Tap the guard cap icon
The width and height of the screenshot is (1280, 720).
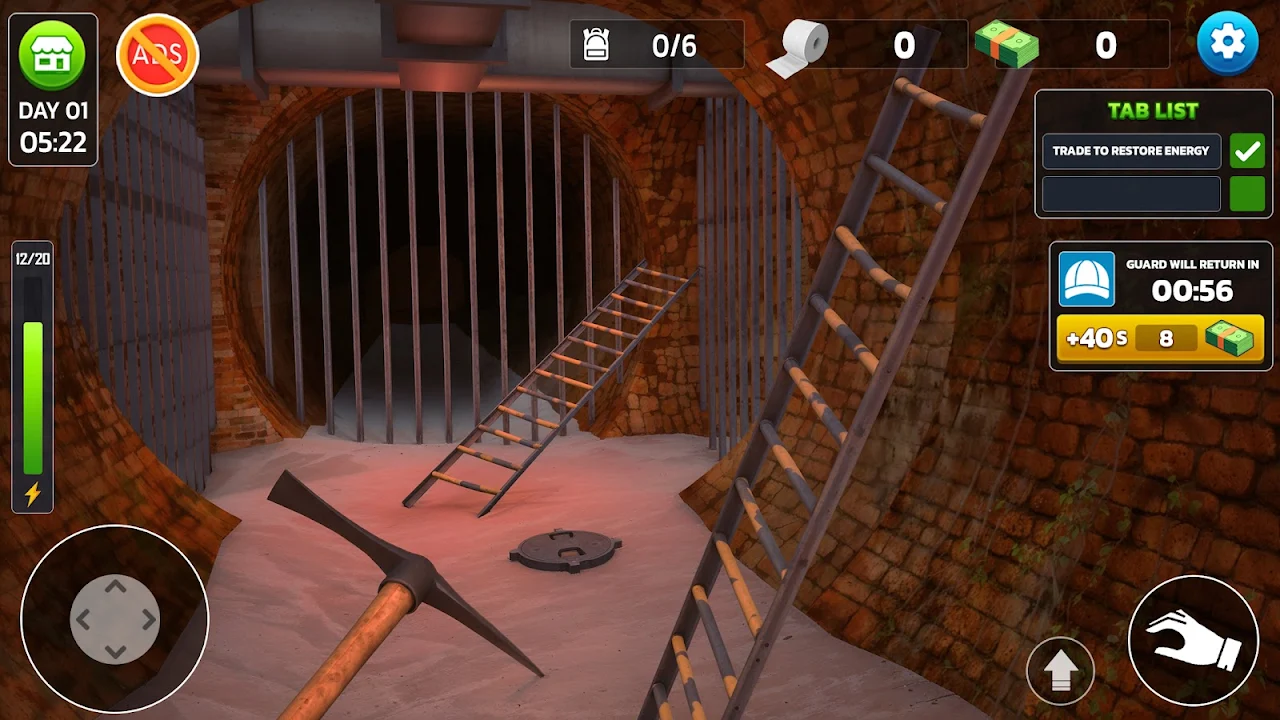[1086, 279]
